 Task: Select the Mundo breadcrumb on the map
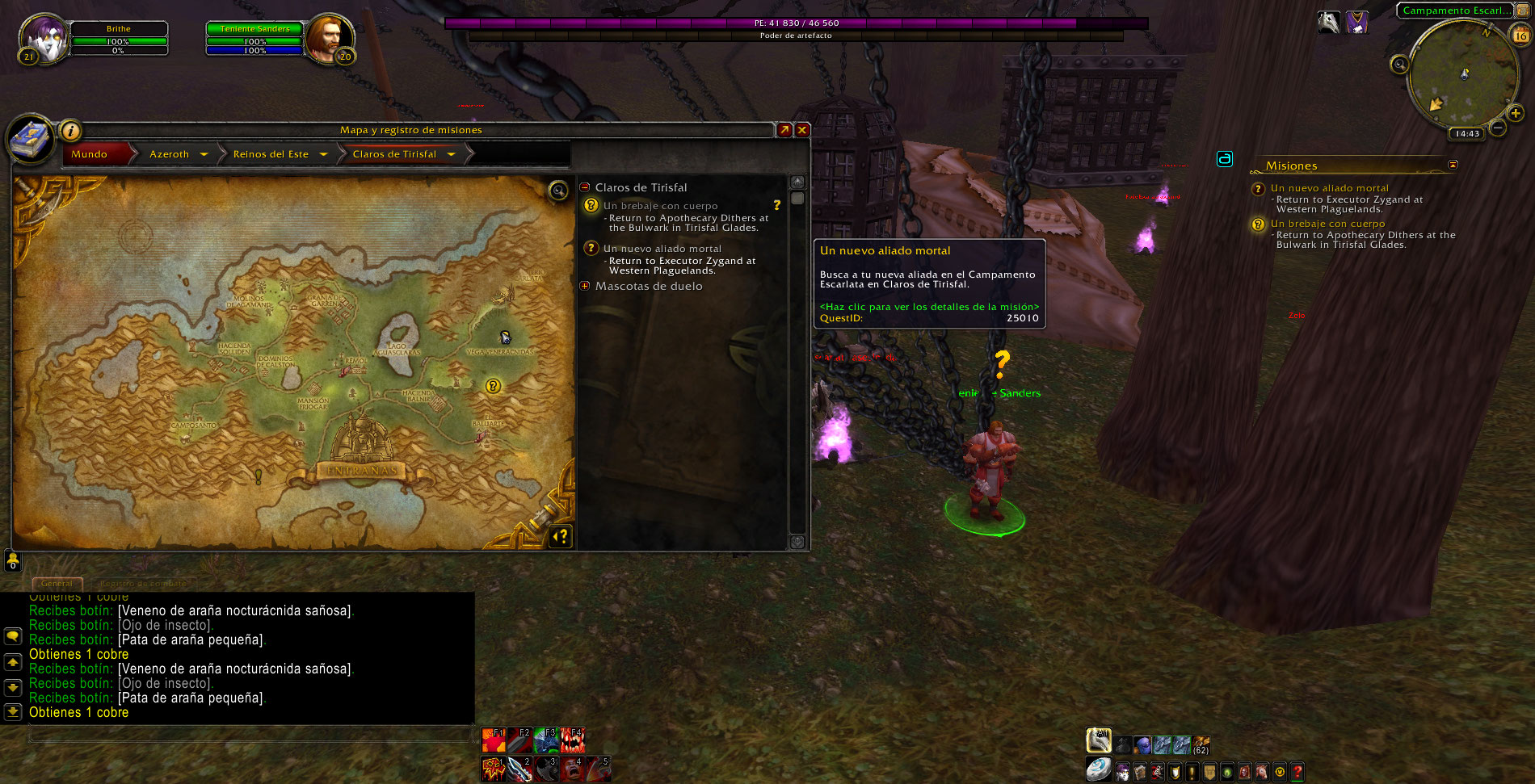[x=90, y=154]
